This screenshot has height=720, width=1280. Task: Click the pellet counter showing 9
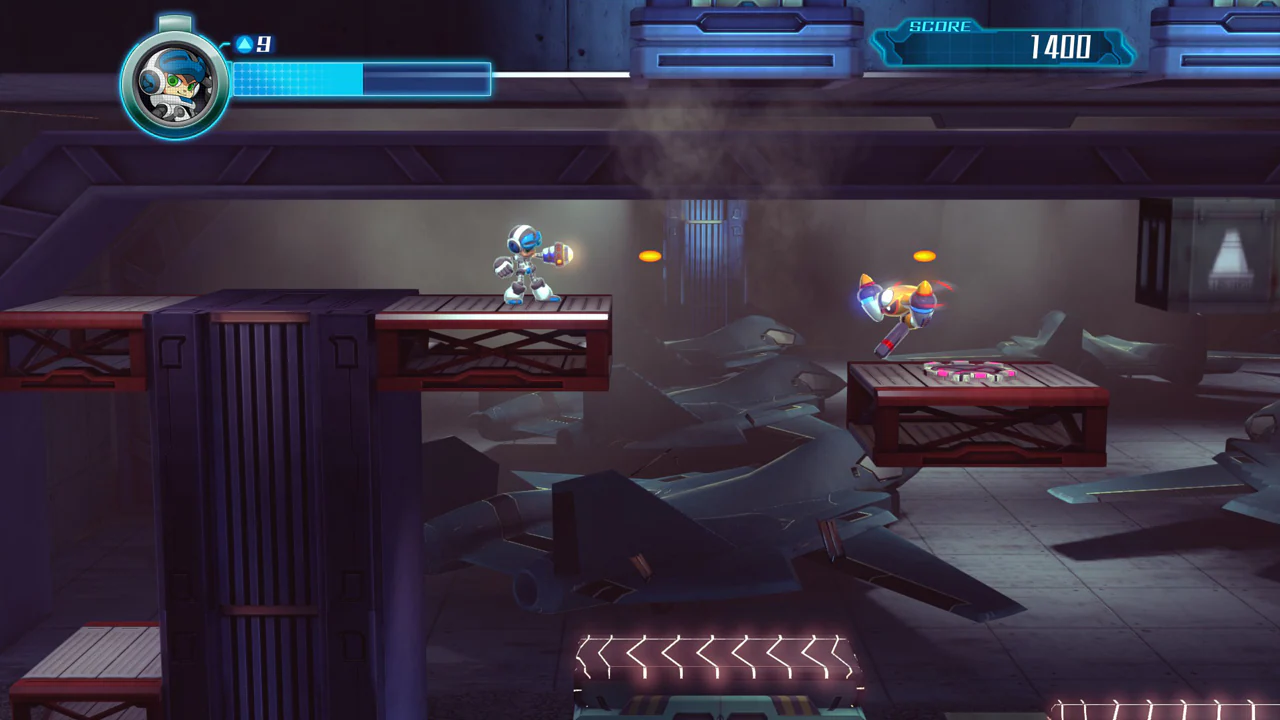(x=262, y=44)
